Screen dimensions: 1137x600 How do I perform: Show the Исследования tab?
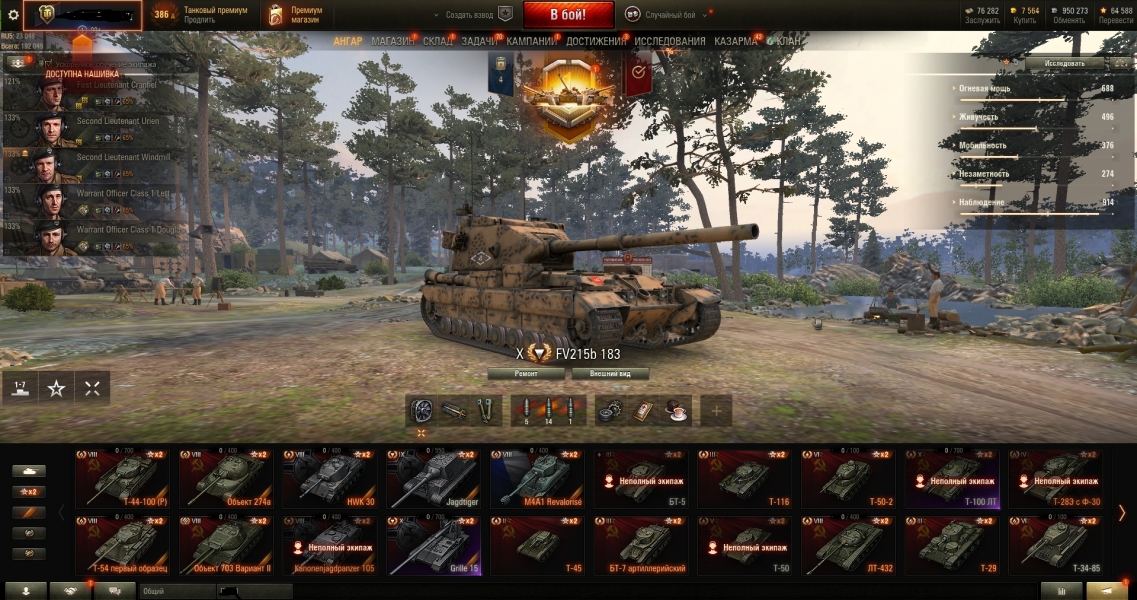point(669,41)
